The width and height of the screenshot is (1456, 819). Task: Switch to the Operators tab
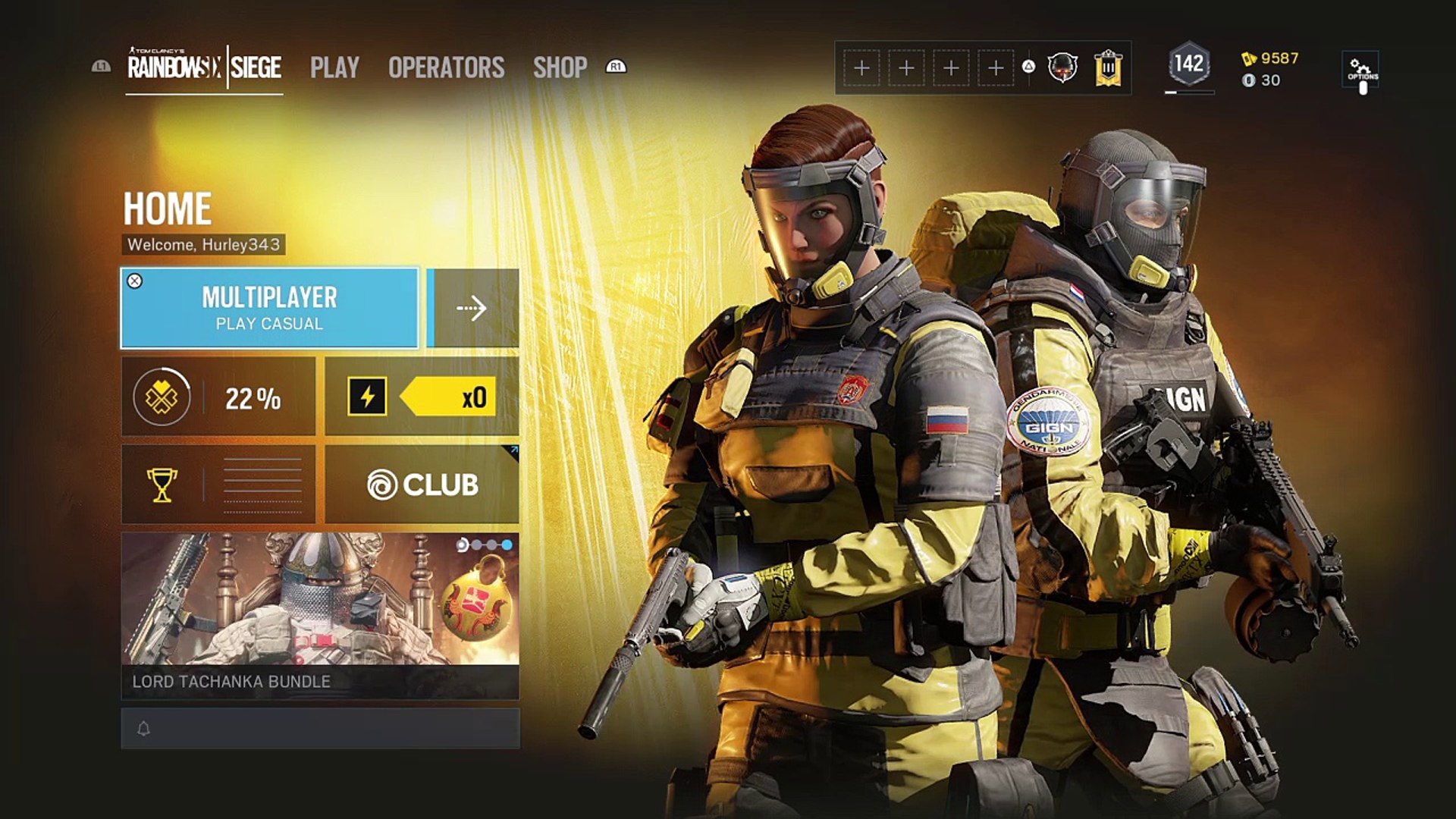tap(446, 67)
